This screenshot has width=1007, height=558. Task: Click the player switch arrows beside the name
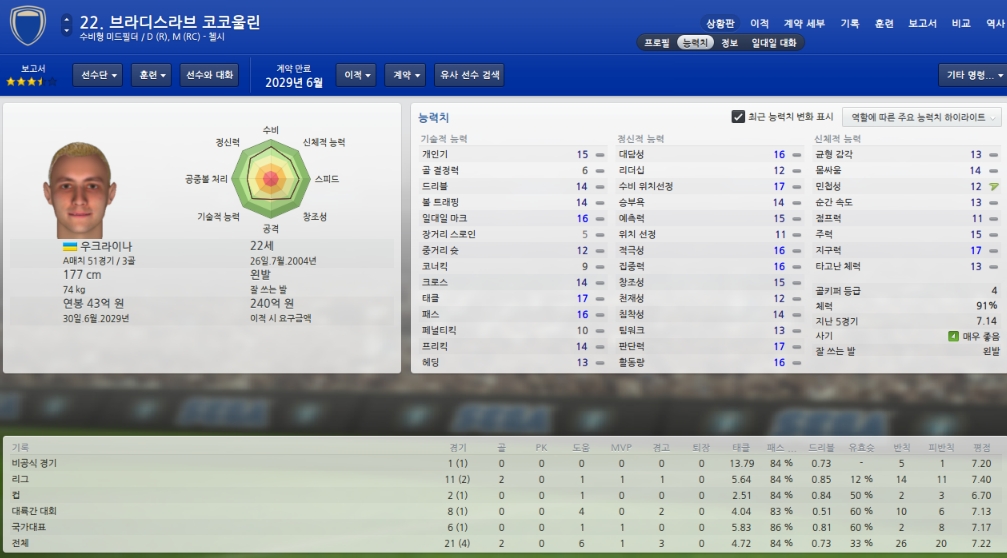66,24
